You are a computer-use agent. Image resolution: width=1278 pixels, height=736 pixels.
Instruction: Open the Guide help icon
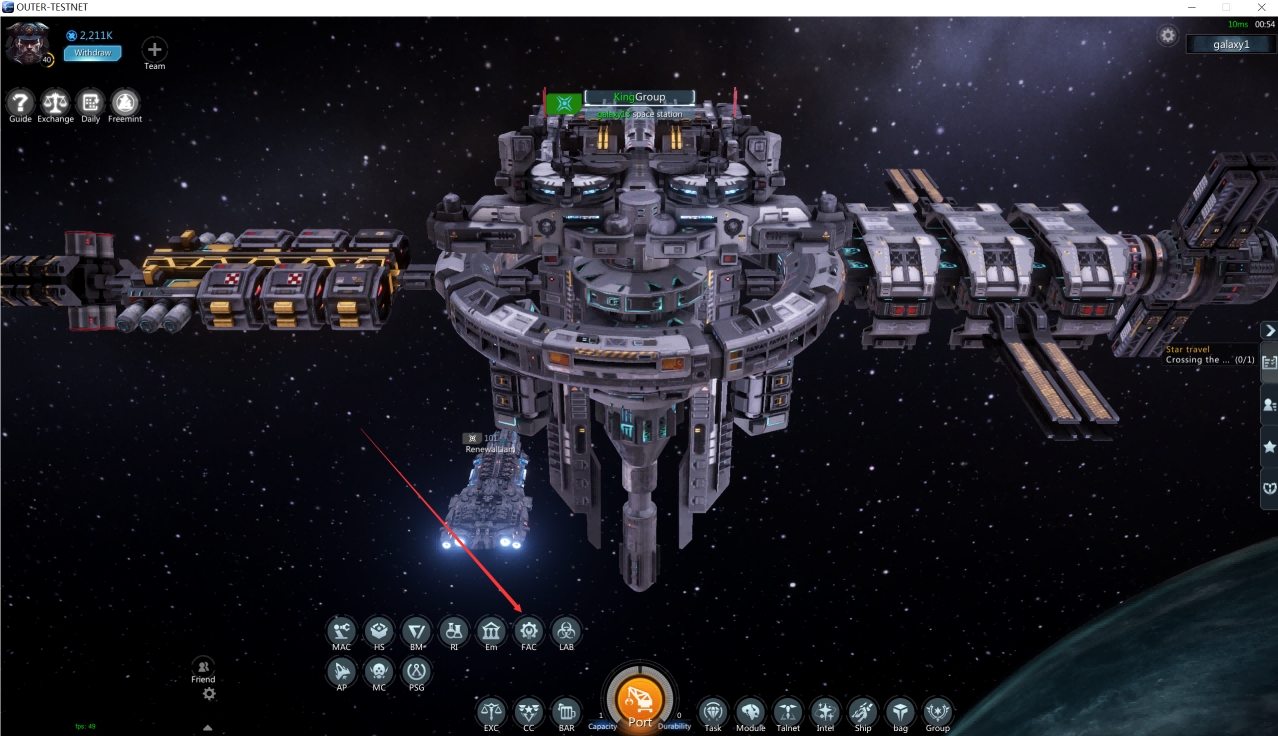21,102
